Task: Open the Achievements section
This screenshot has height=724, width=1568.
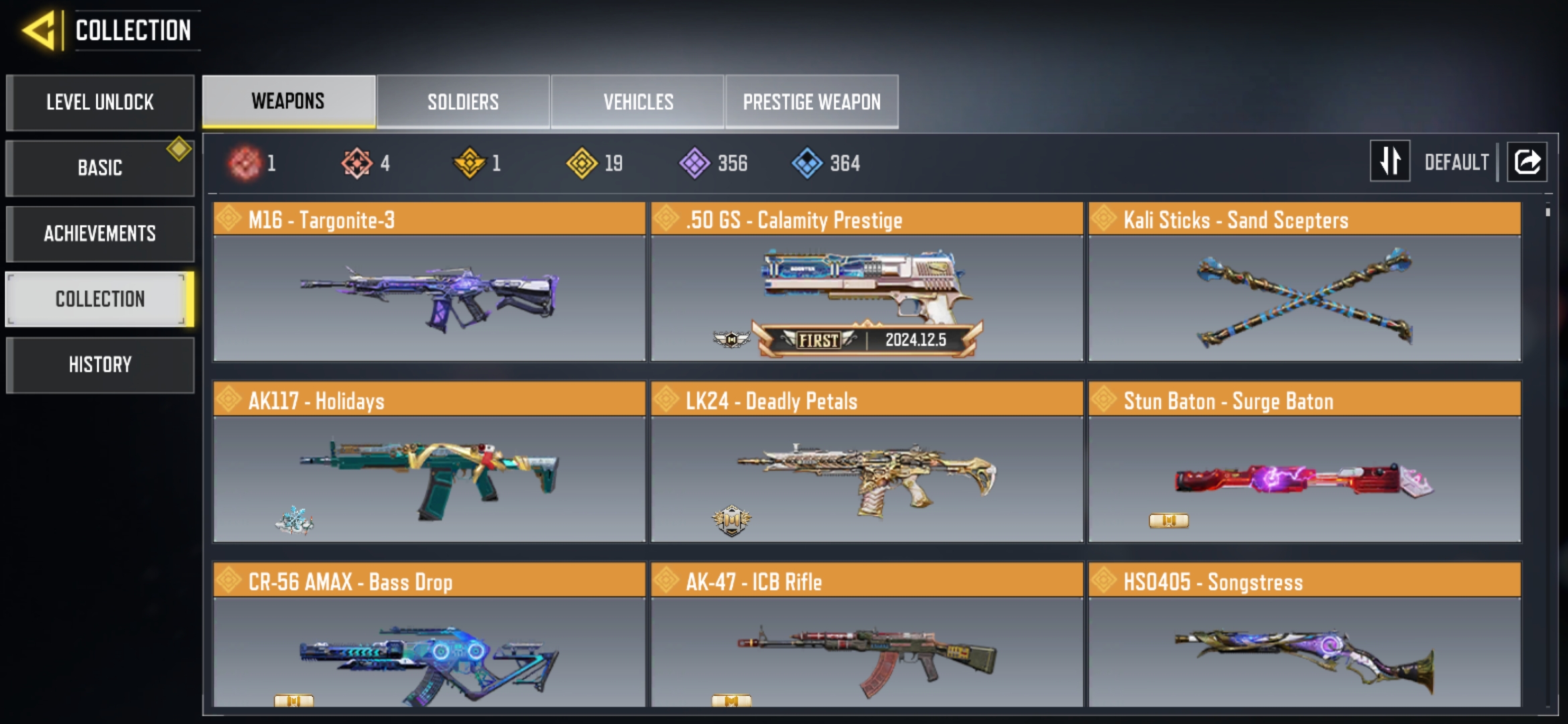Action: tap(100, 233)
